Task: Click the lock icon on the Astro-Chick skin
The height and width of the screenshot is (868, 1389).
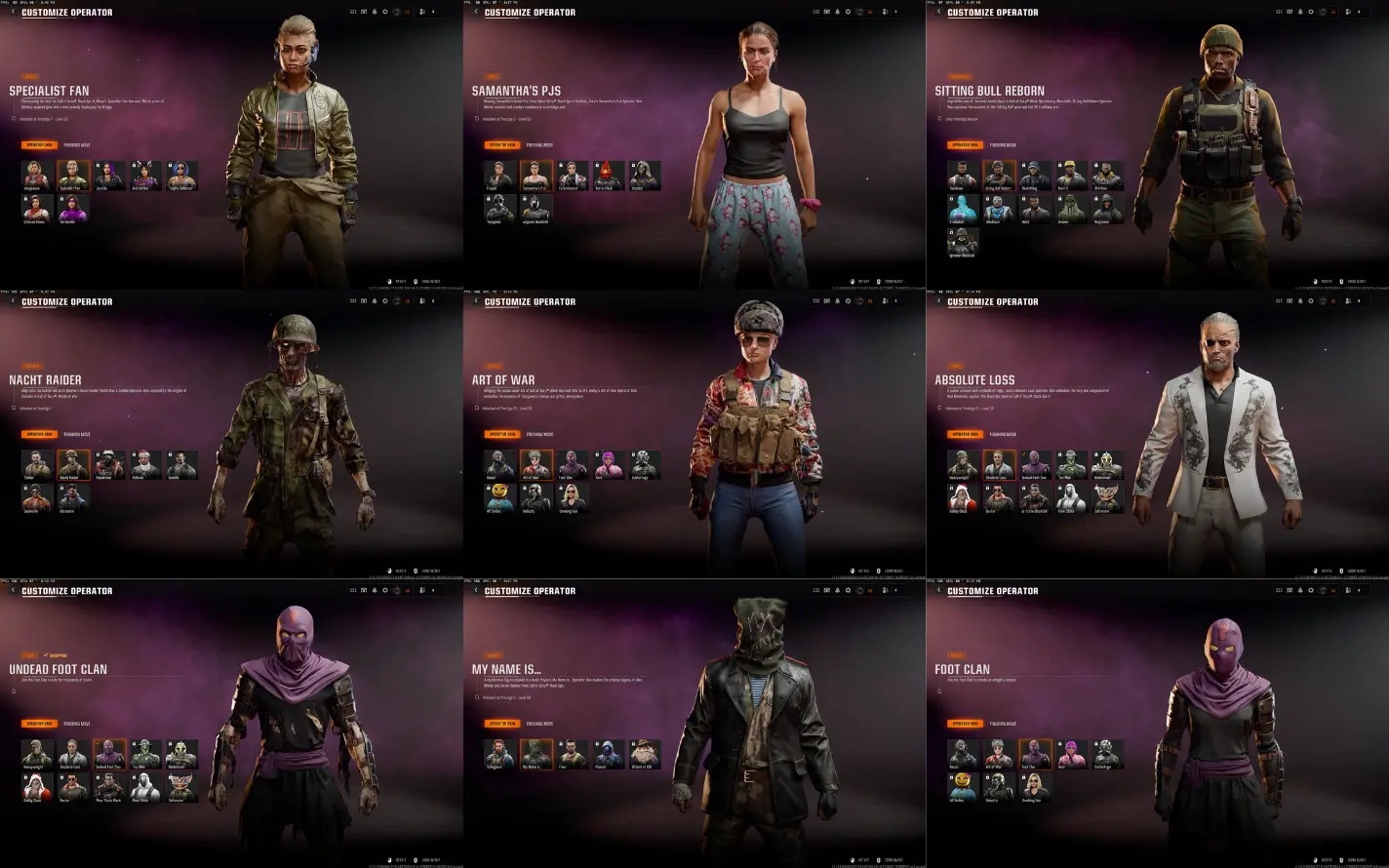Action: pyautogui.click(x=597, y=165)
